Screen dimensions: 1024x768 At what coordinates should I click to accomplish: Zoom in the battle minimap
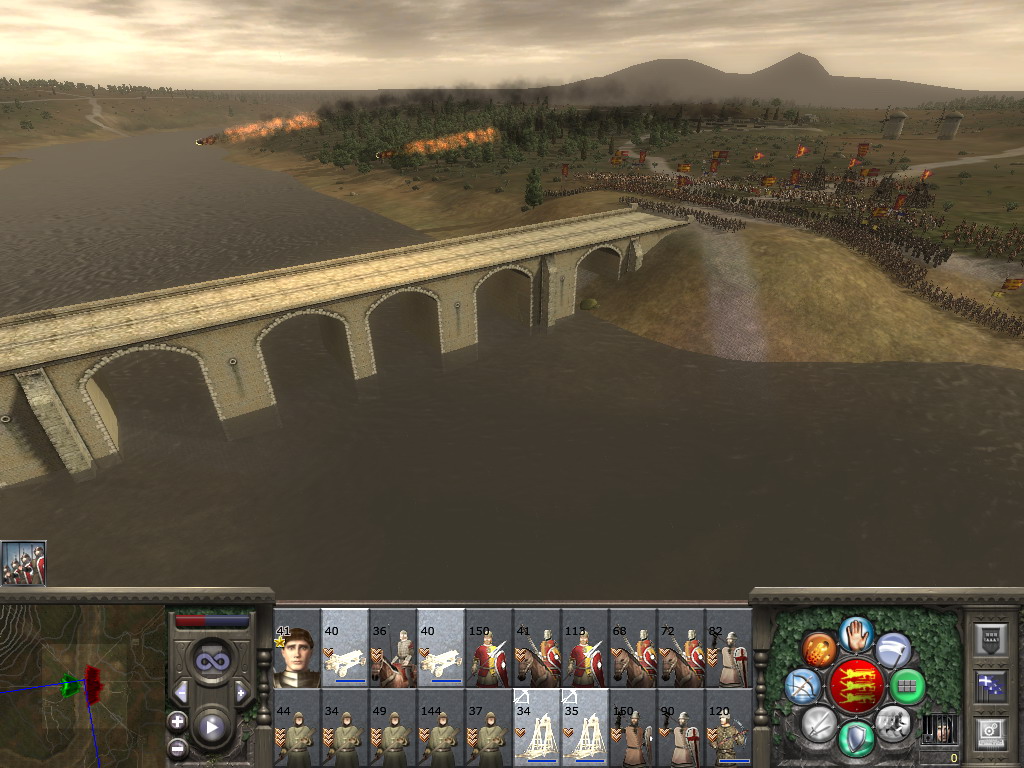pyautogui.click(x=177, y=721)
